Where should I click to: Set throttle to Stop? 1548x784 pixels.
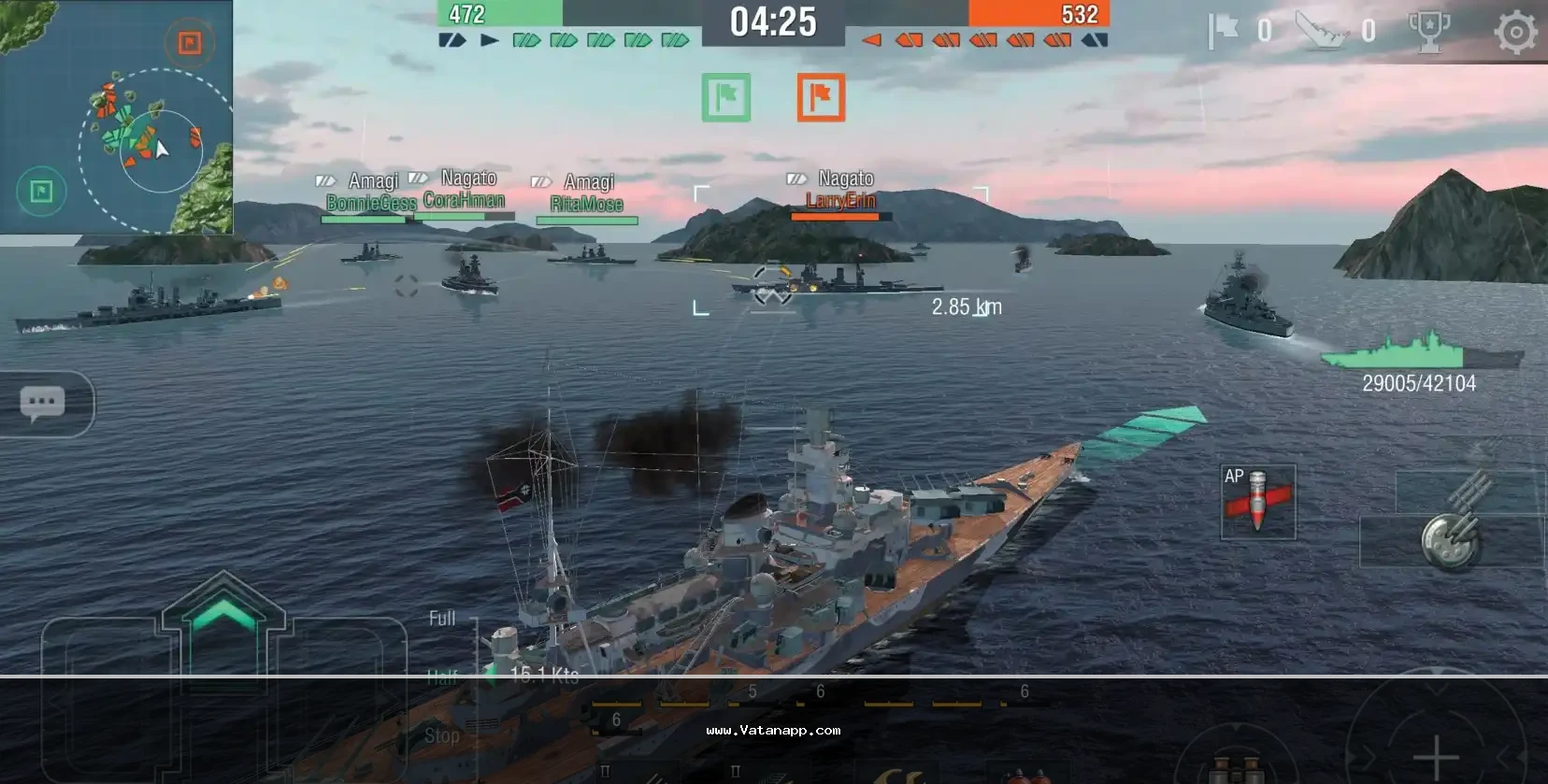[441, 736]
